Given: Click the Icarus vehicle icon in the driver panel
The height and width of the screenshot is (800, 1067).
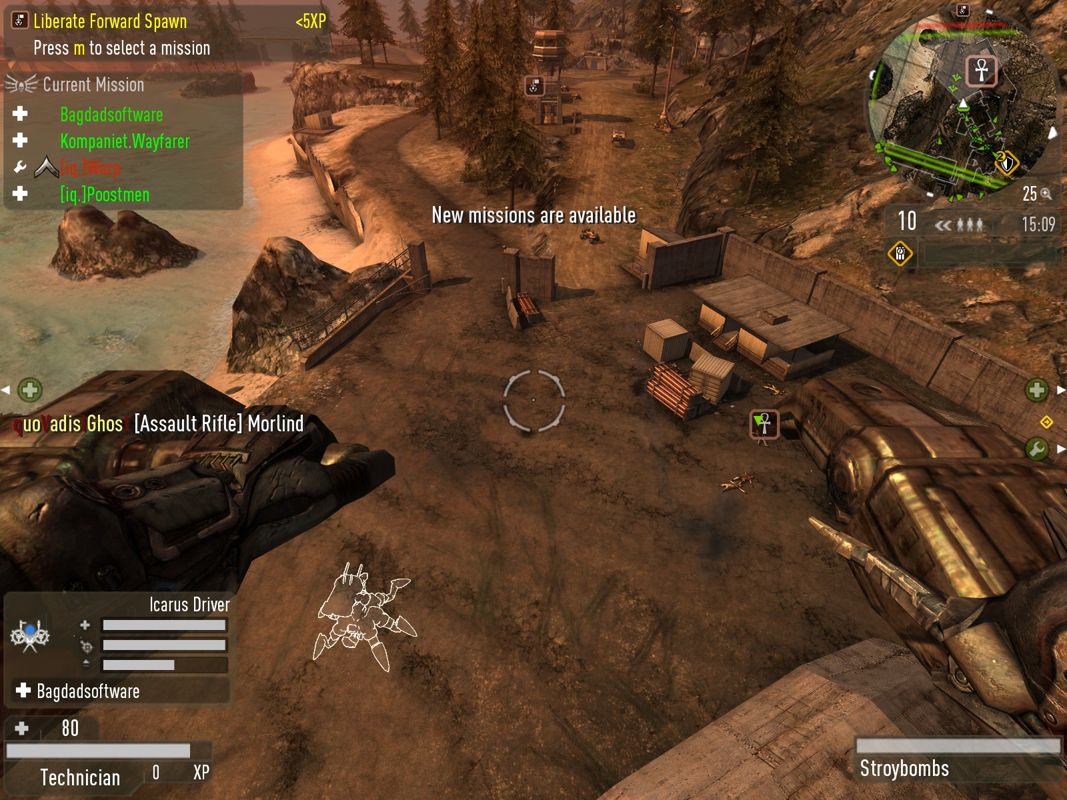Looking at the screenshot, I should (30, 634).
